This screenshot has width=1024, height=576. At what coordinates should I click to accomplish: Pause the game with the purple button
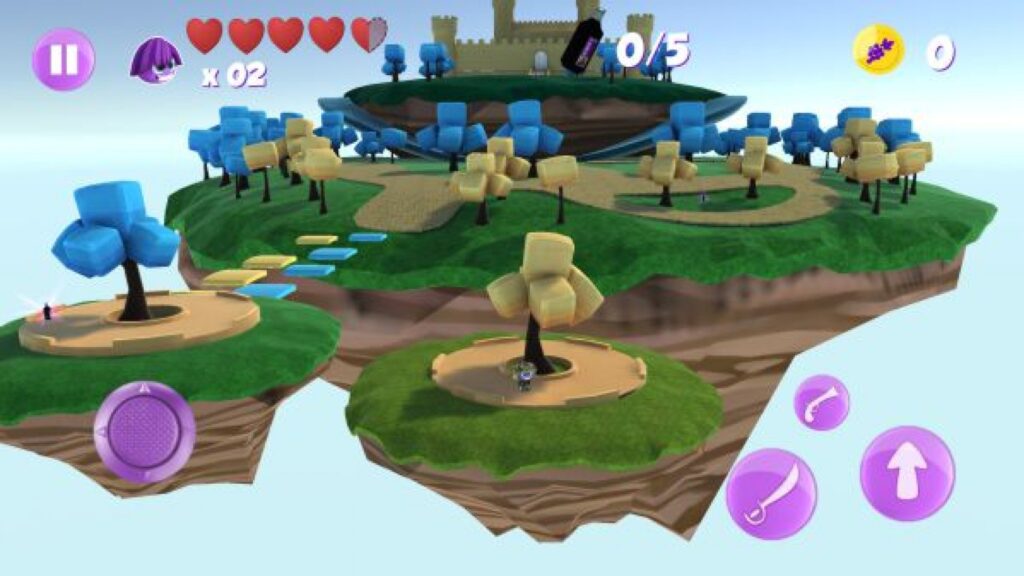click(63, 59)
